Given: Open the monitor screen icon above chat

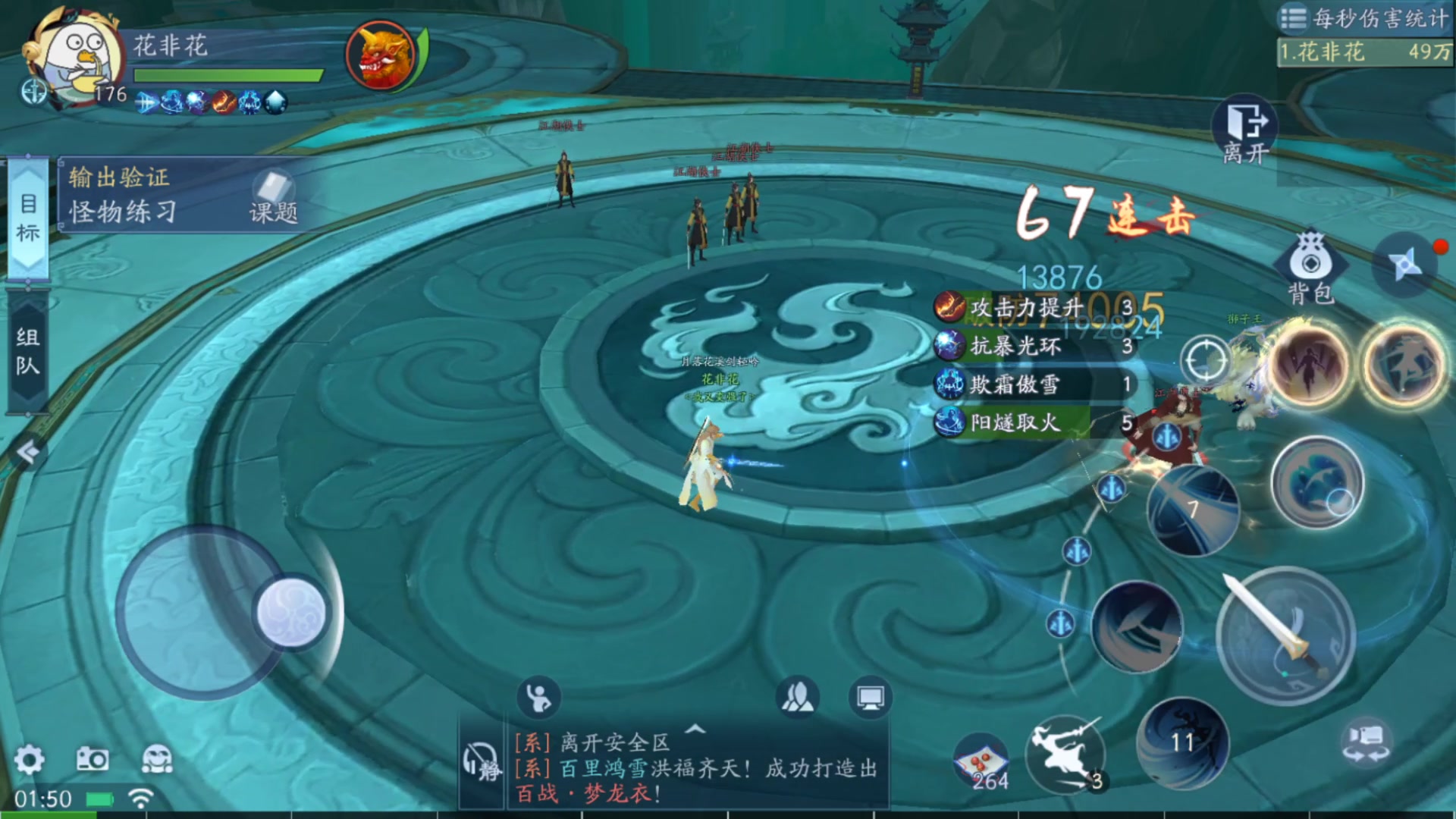Looking at the screenshot, I should pos(870,698).
